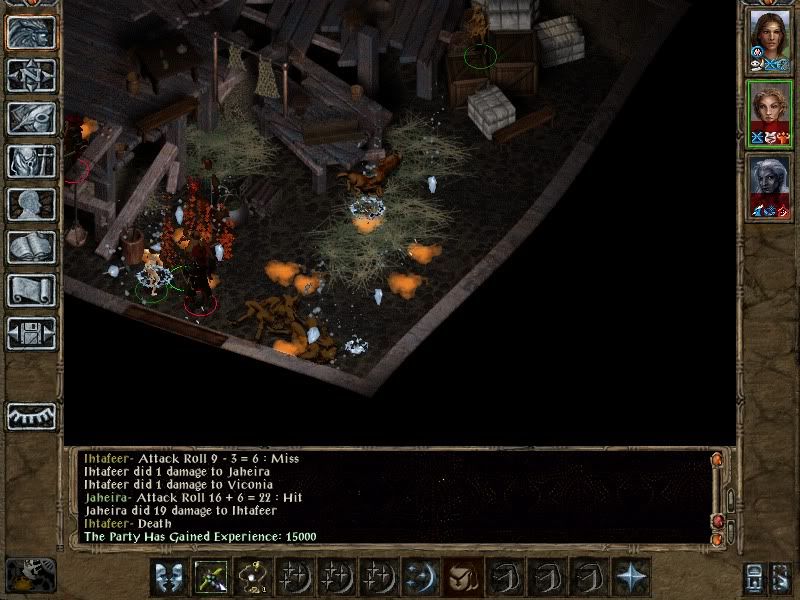
Task: Click the guard shield action button
Action: click(169, 577)
